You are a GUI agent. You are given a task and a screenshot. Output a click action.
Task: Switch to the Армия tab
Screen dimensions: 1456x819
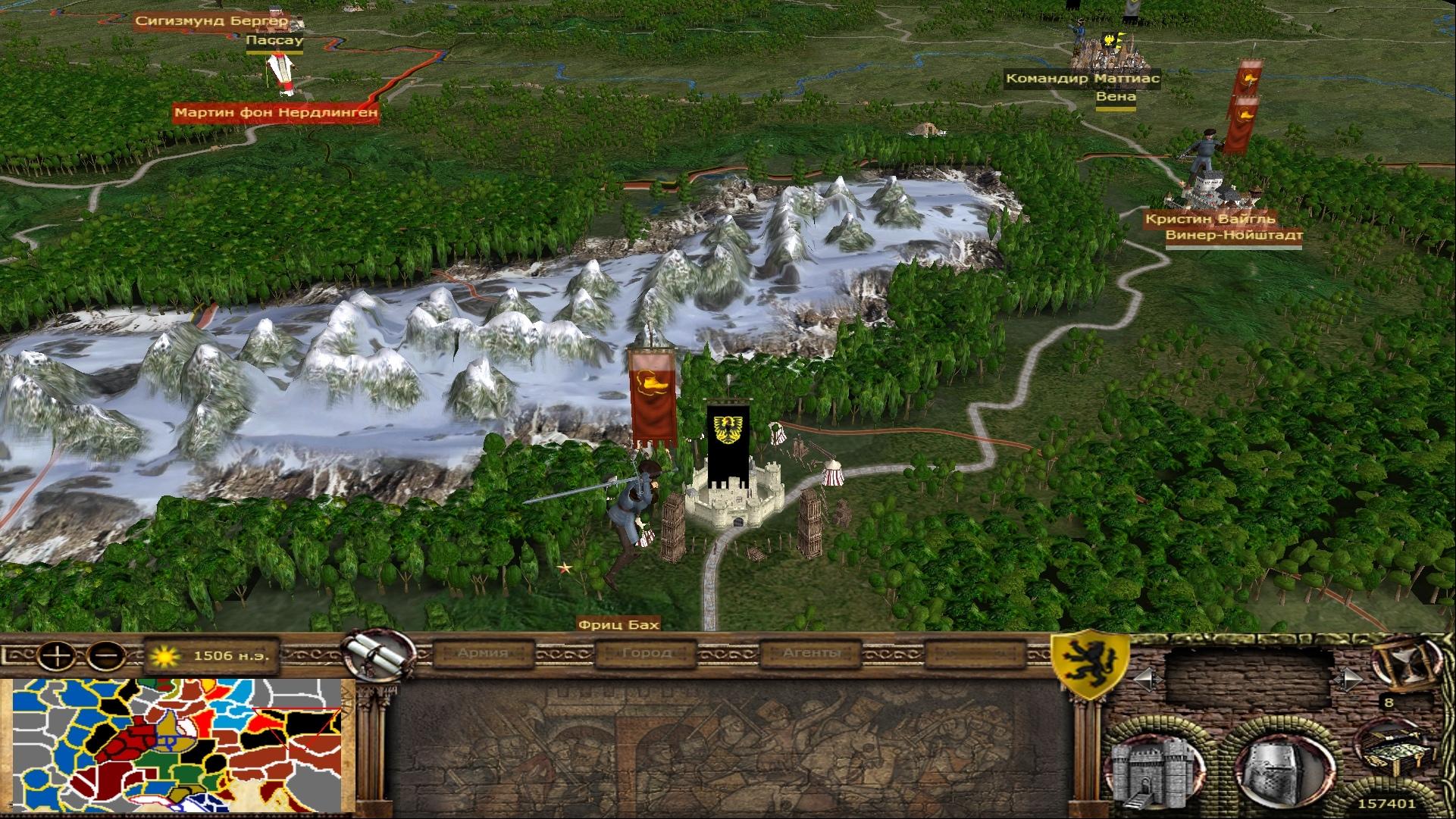[x=483, y=652]
